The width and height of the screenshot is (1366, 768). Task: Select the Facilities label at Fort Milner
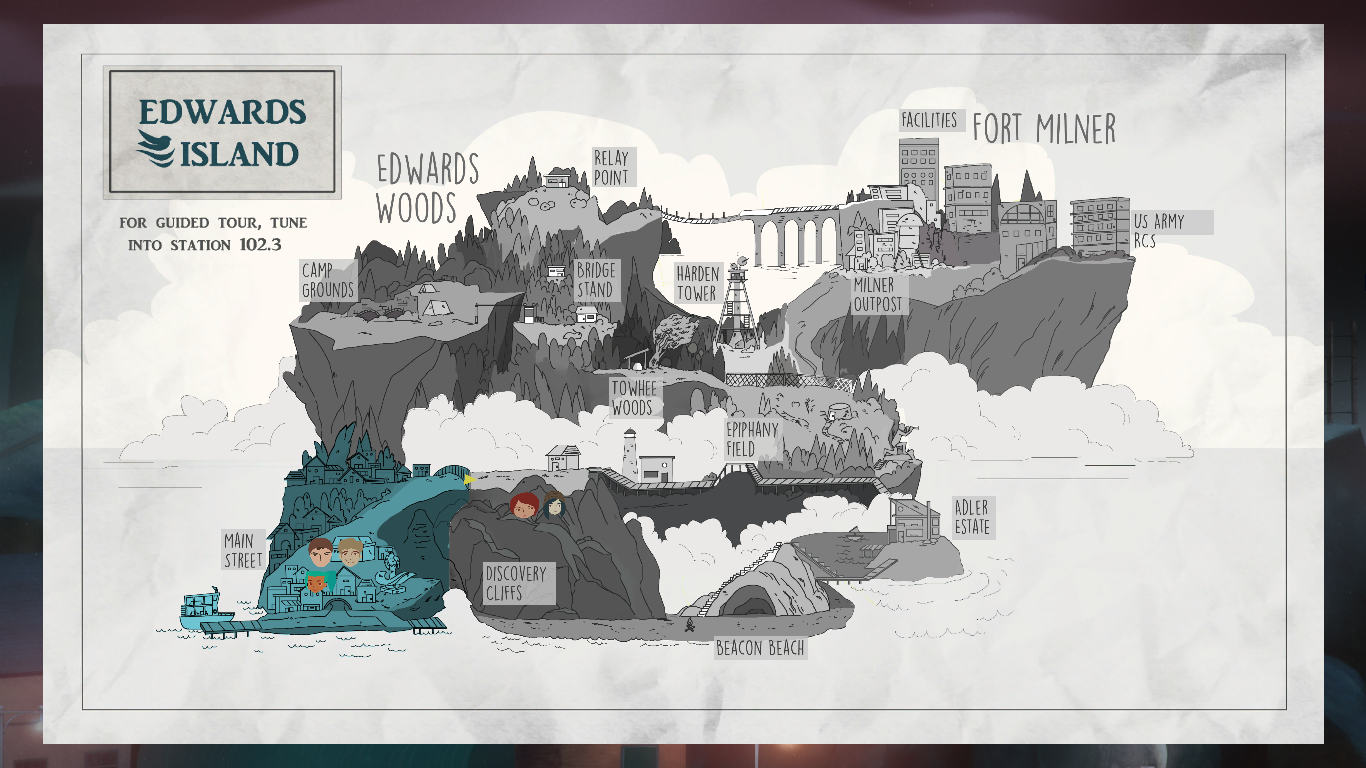click(x=930, y=120)
